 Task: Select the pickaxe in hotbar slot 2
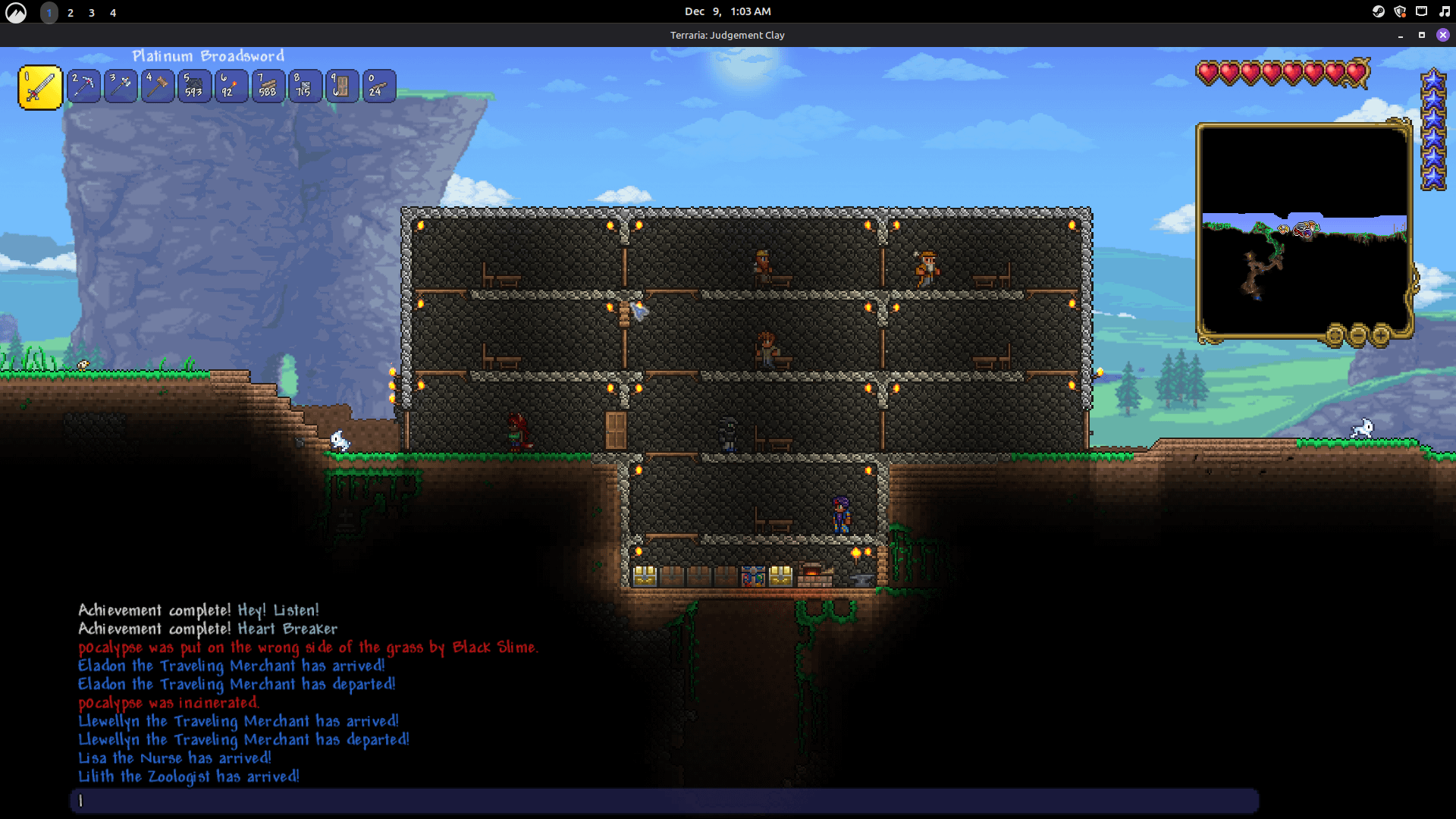[83, 86]
